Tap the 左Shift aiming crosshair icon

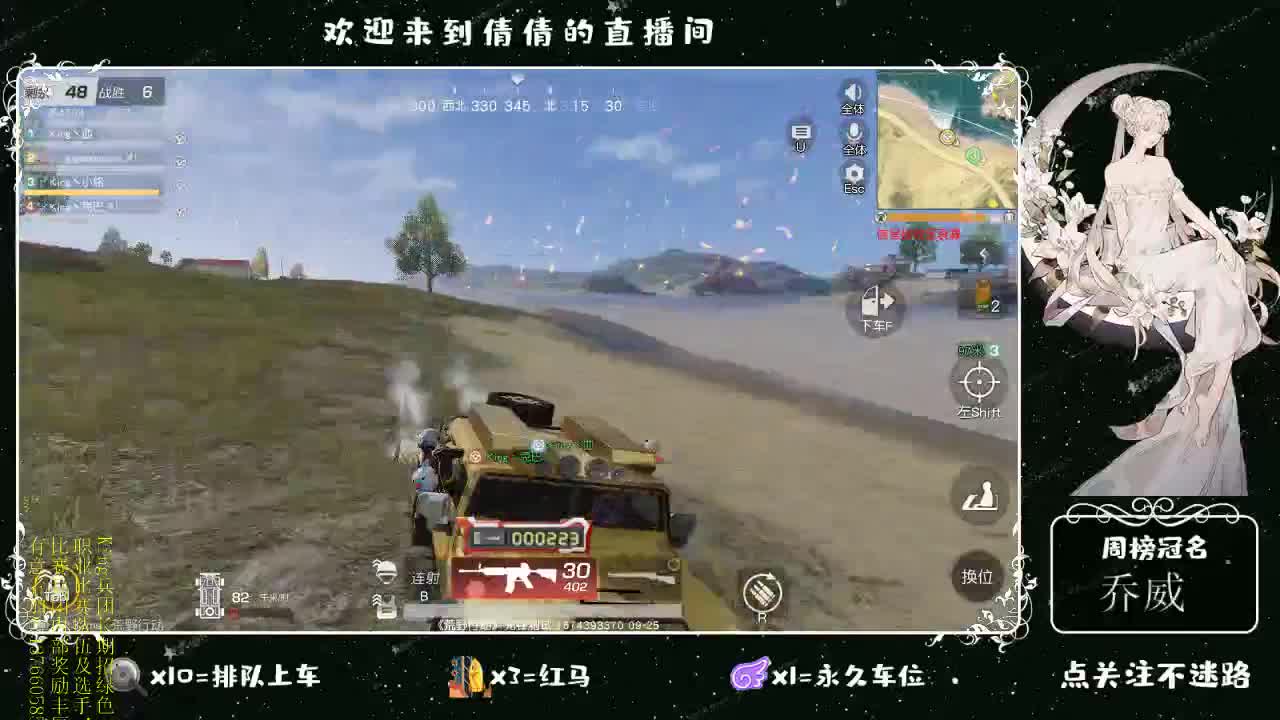pyautogui.click(x=980, y=385)
